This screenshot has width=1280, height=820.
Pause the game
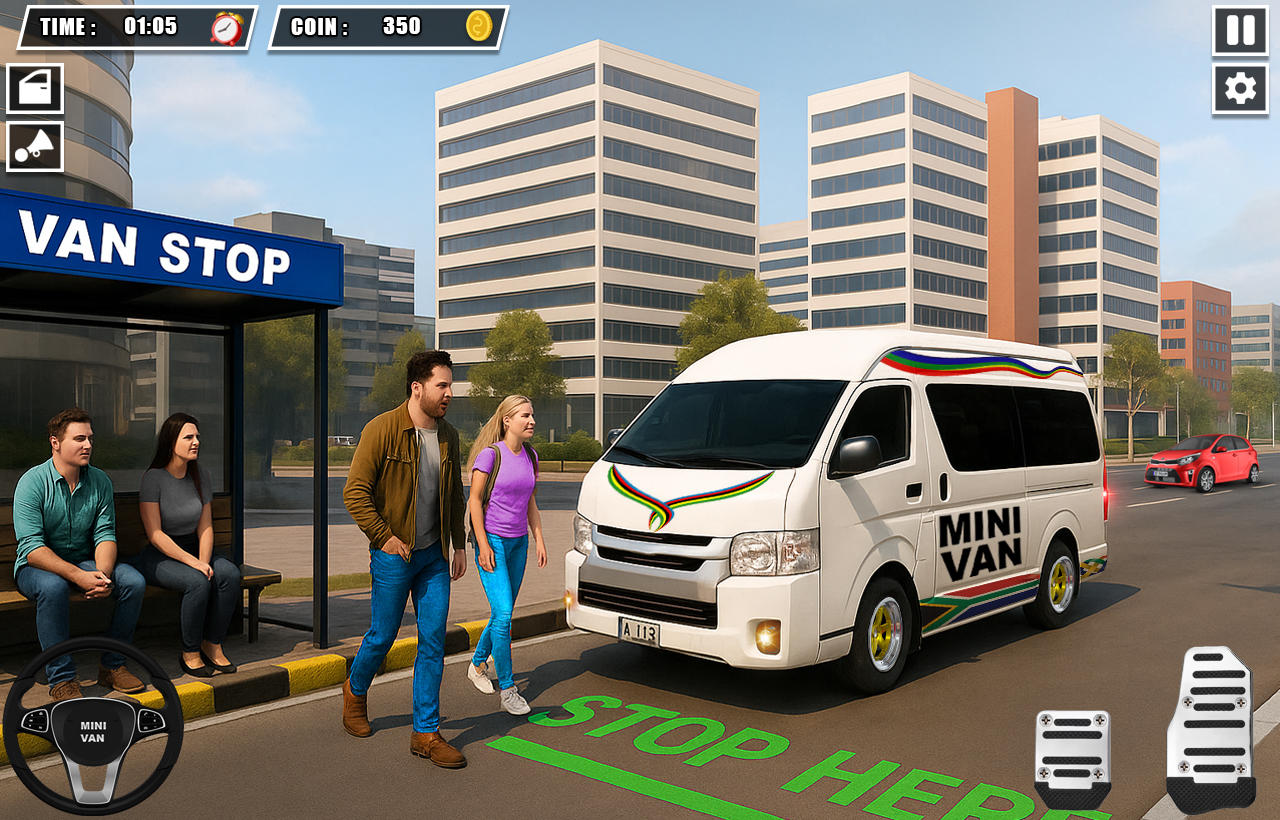point(1240,31)
